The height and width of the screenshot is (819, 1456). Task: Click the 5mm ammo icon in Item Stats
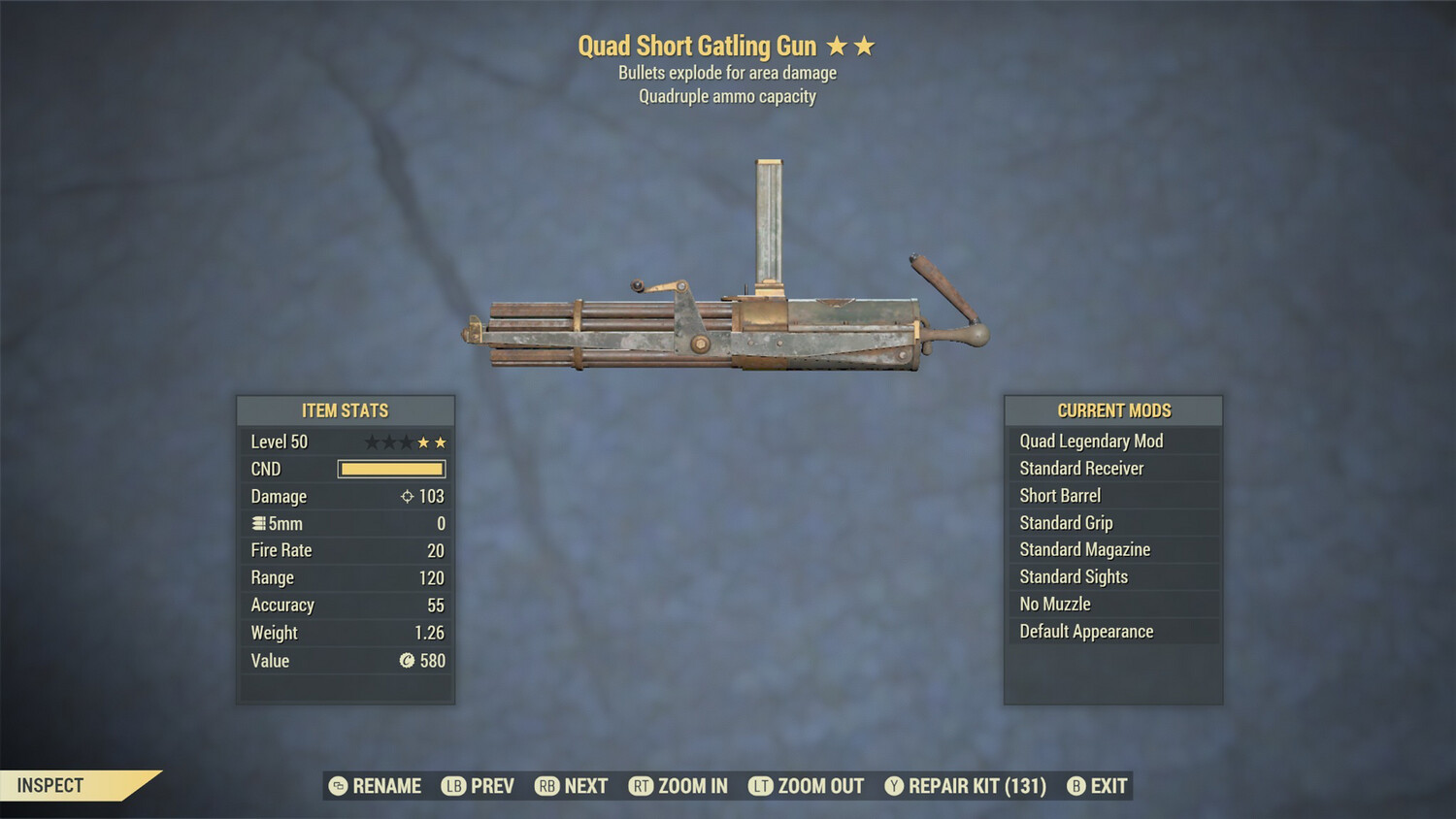point(257,523)
